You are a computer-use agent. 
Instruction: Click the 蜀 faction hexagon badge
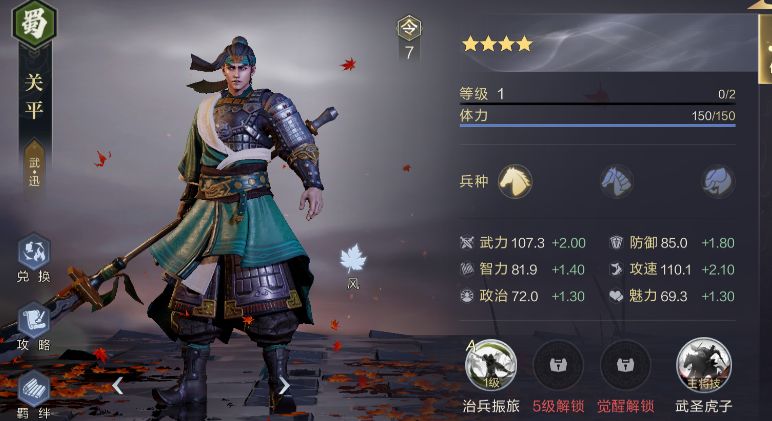pos(34,23)
